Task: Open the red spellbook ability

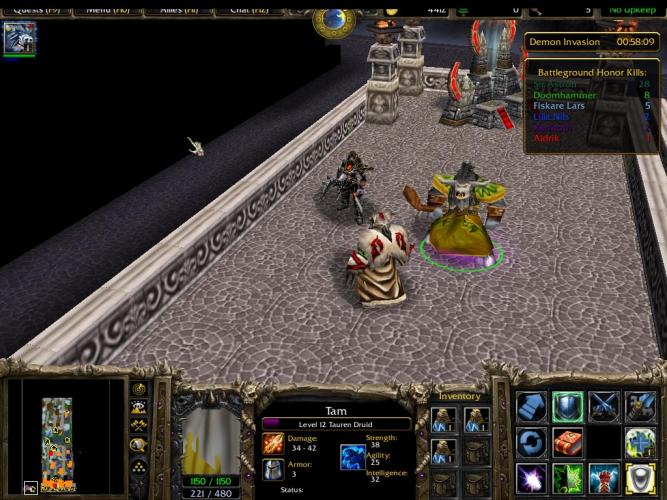Action: click(567, 441)
